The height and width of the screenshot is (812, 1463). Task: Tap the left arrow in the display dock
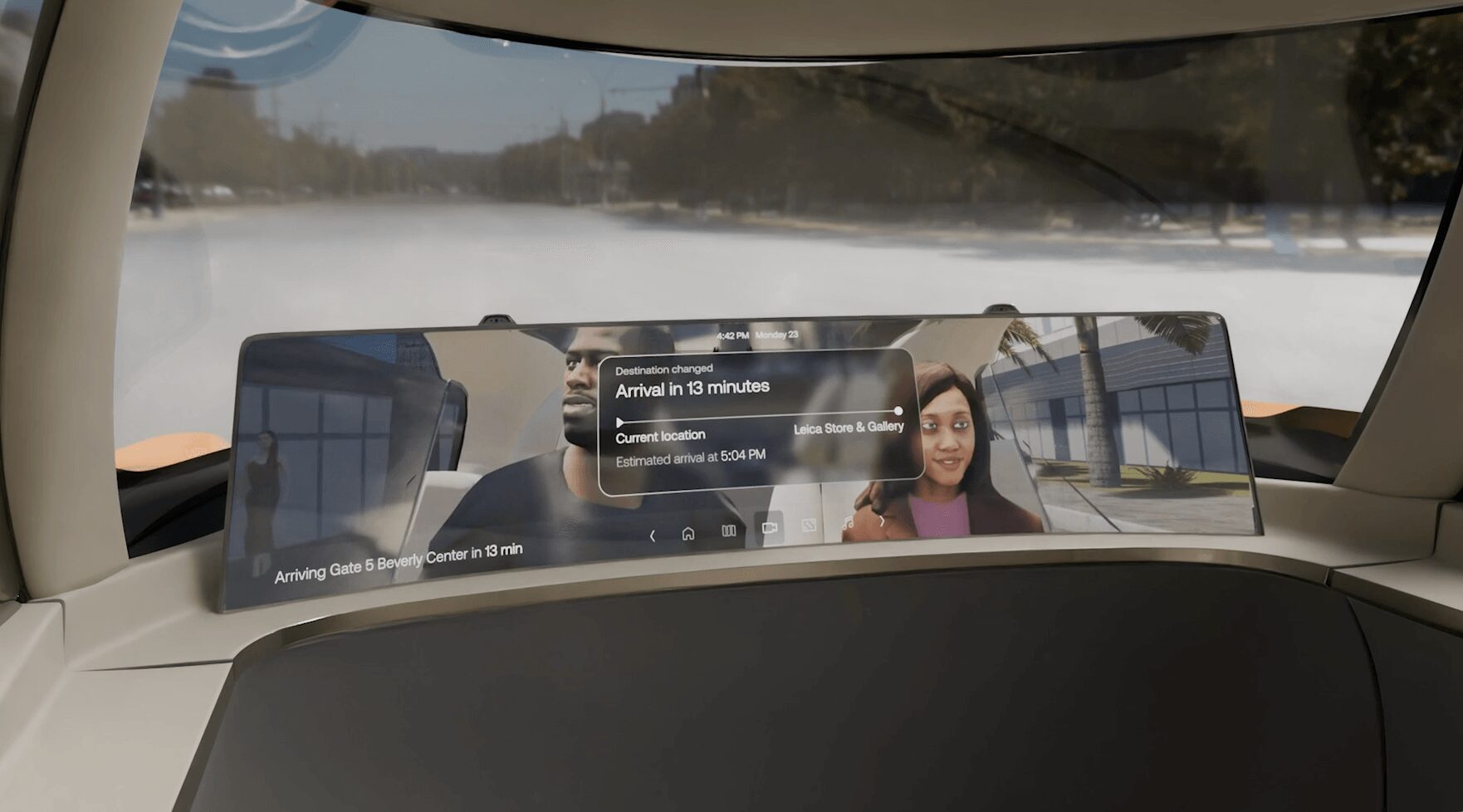coord(653,536)
